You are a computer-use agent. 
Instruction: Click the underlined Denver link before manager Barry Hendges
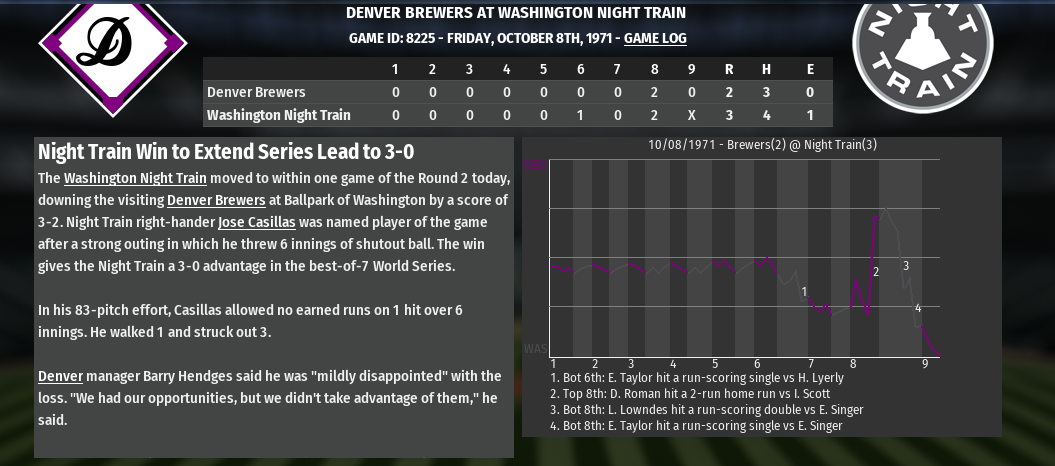tap(60, 377)
